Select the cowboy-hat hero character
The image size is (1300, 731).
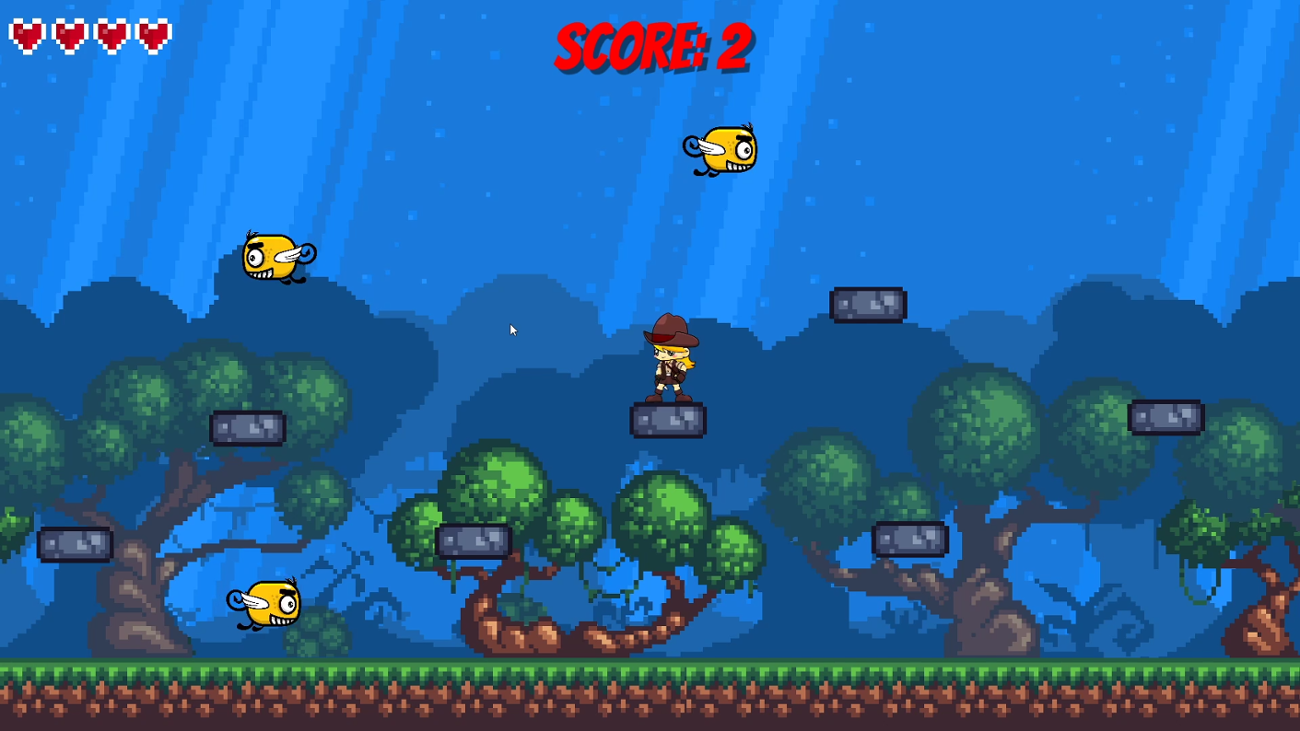pos(668,365)
